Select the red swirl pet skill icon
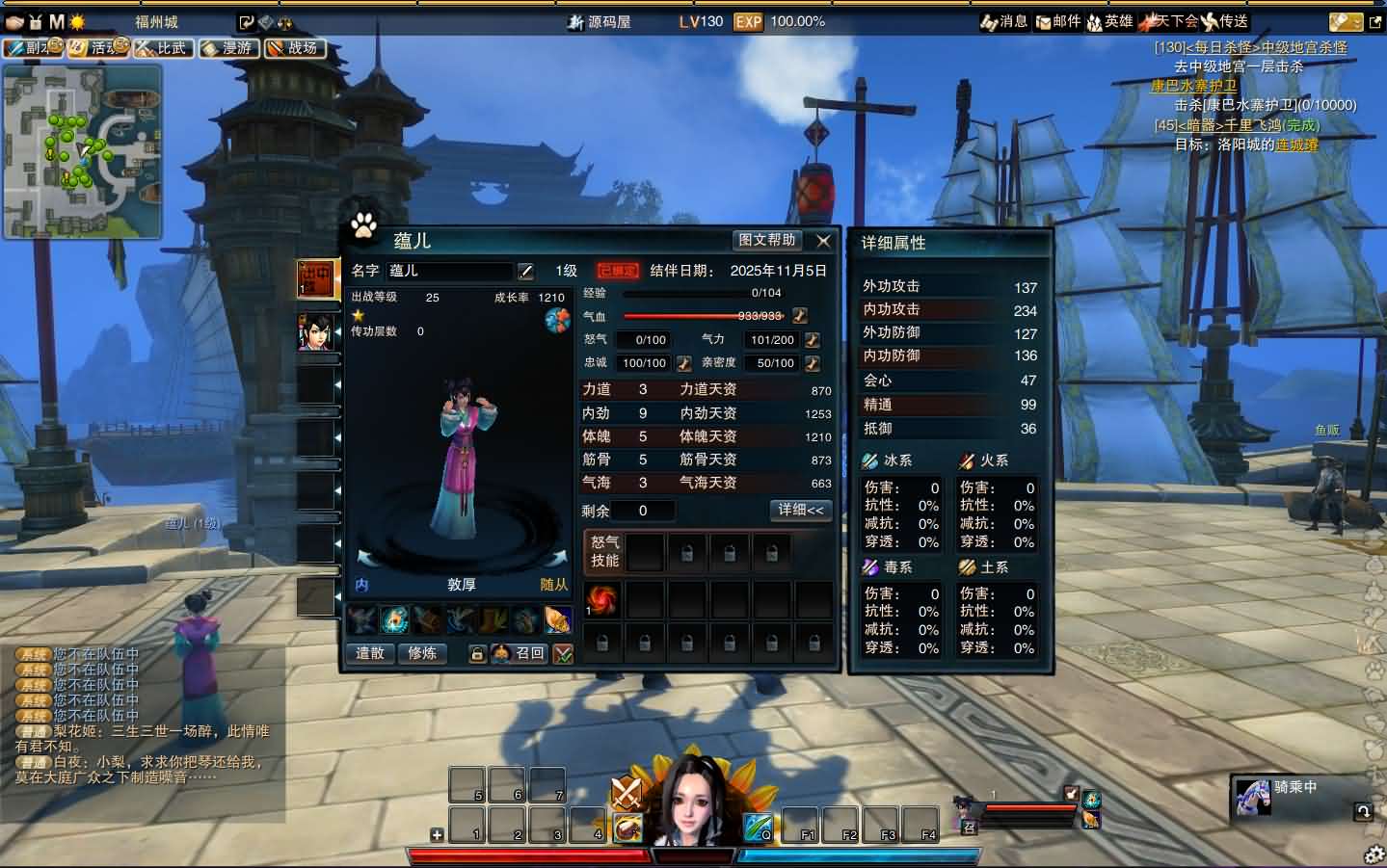This screenshot has width=1387, height=868. coord(602,599)
